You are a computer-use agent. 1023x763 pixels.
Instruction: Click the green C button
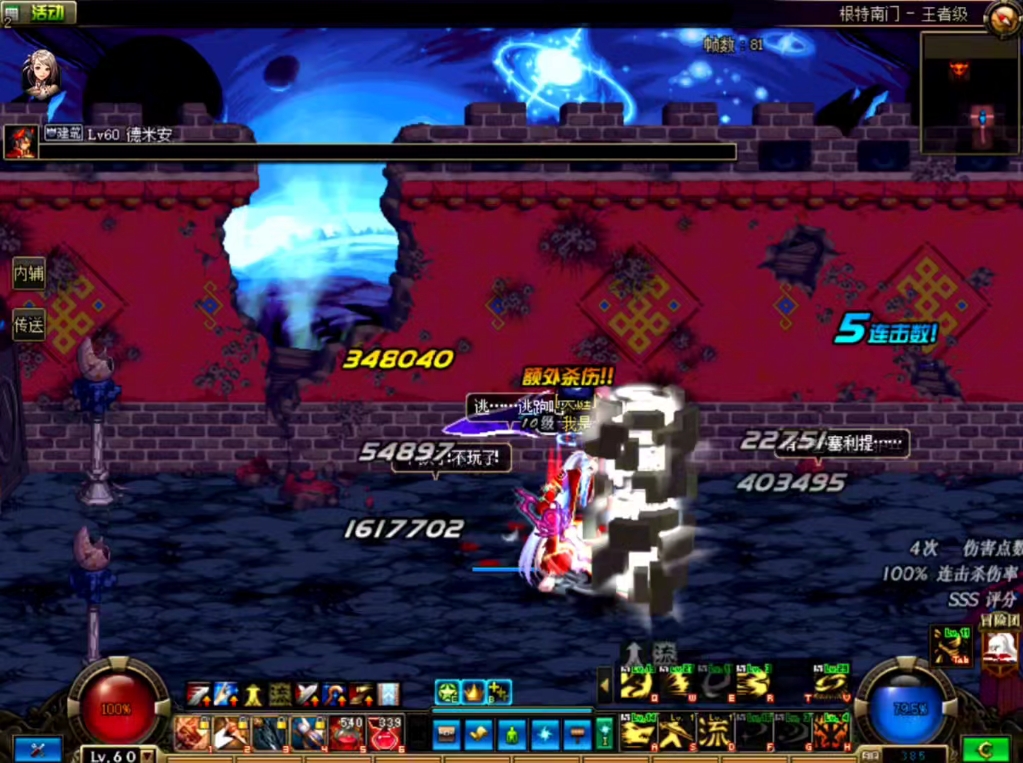pos(985,749)
